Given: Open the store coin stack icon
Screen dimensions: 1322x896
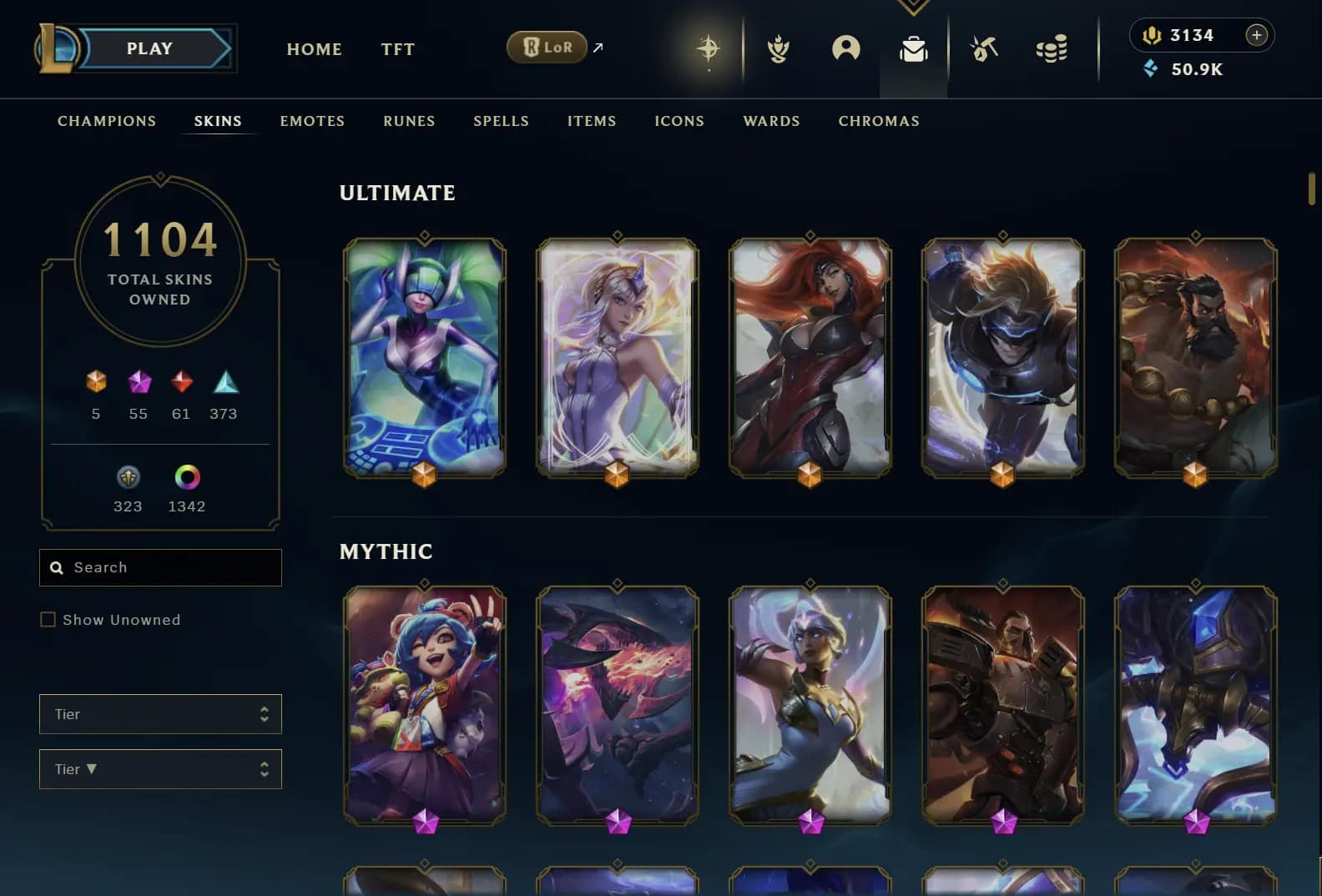Looking at the screenshot, I should click(1052, 49).
